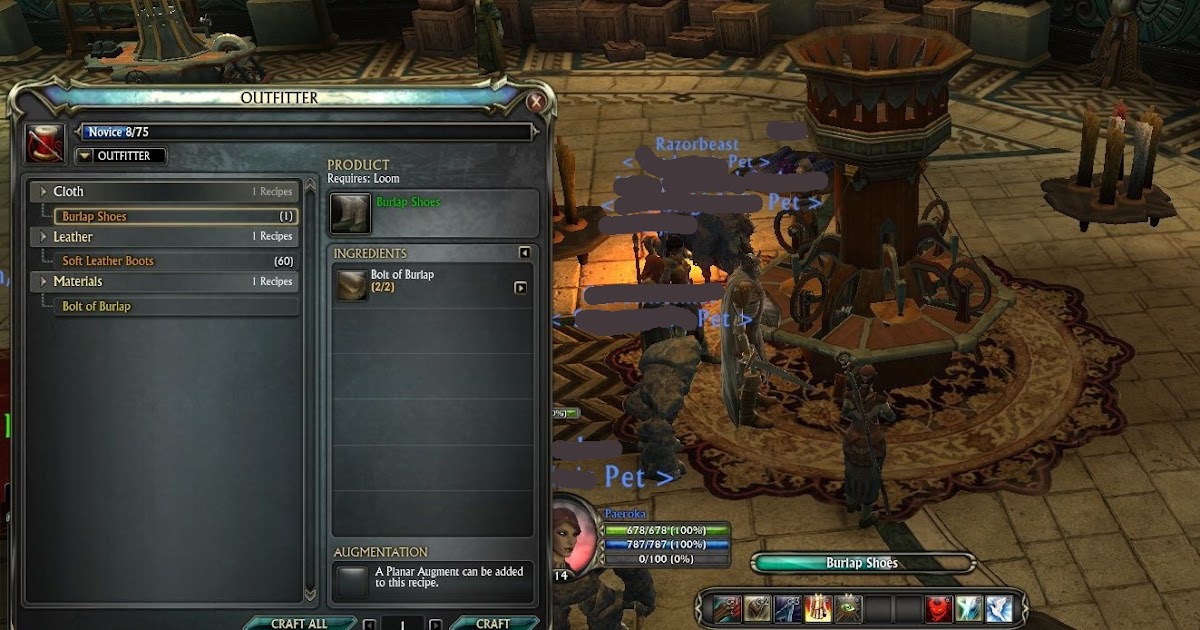The width and height of the screenshot is (1200, 630).
Task: Close the Outfitter crafting window
Action: click(536, 102)
